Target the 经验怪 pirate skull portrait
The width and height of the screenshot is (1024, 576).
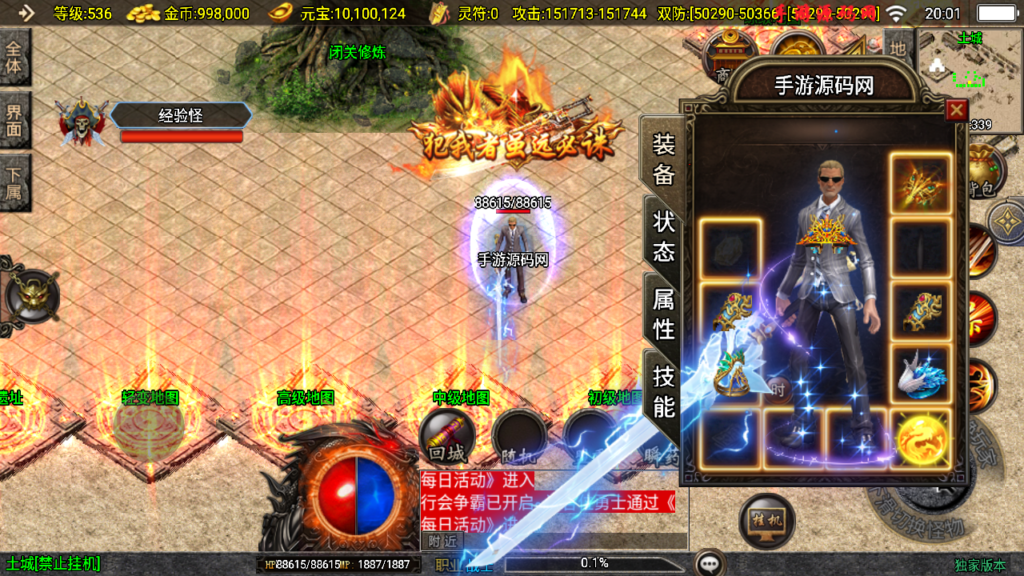[81, 123]
